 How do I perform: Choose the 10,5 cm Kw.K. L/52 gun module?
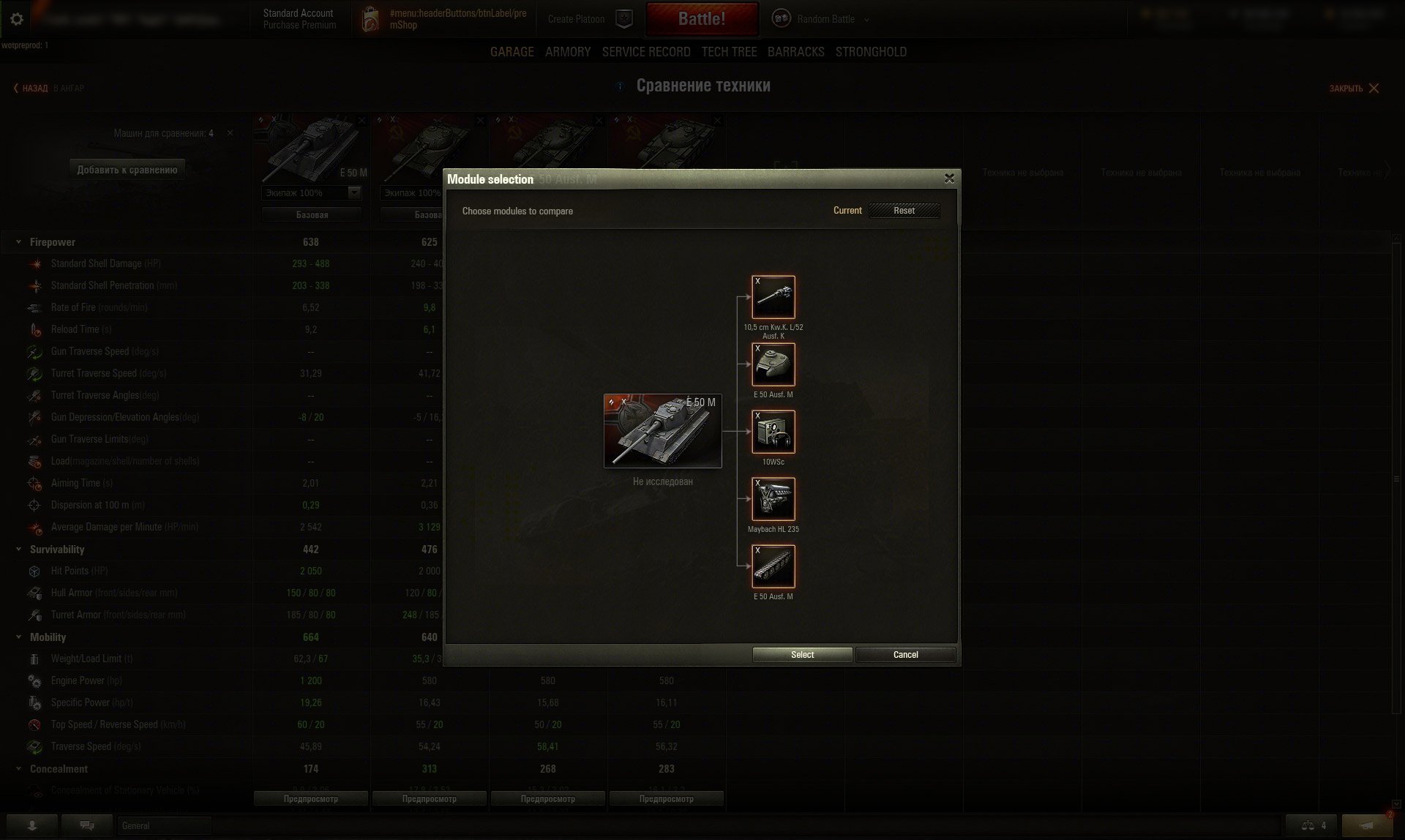pos(773,297)
